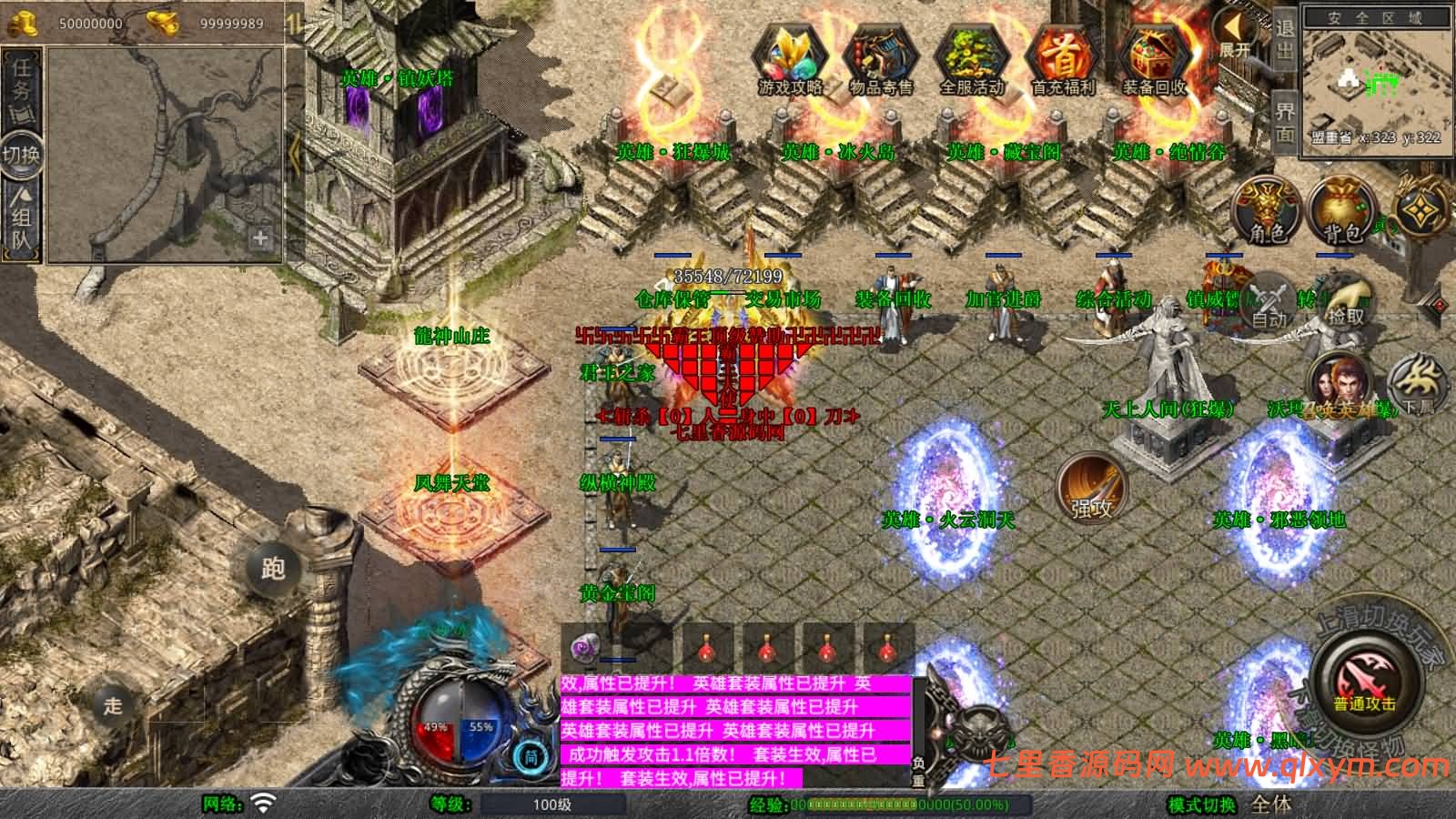This screenshot has height=819, width=1456.
Task: Open the 全服活动 server events icon
Action: 971,58
